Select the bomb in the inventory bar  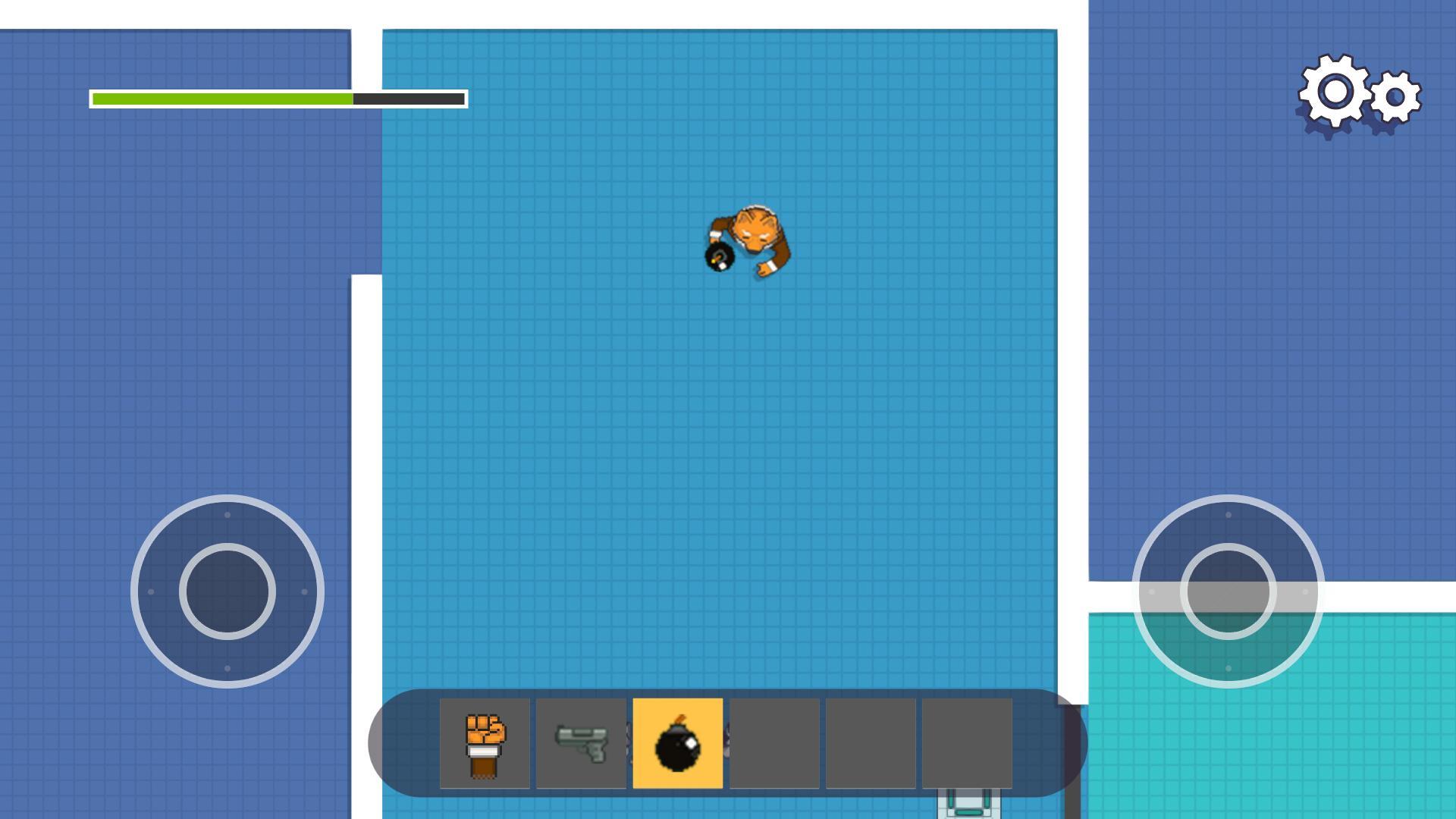679,743
